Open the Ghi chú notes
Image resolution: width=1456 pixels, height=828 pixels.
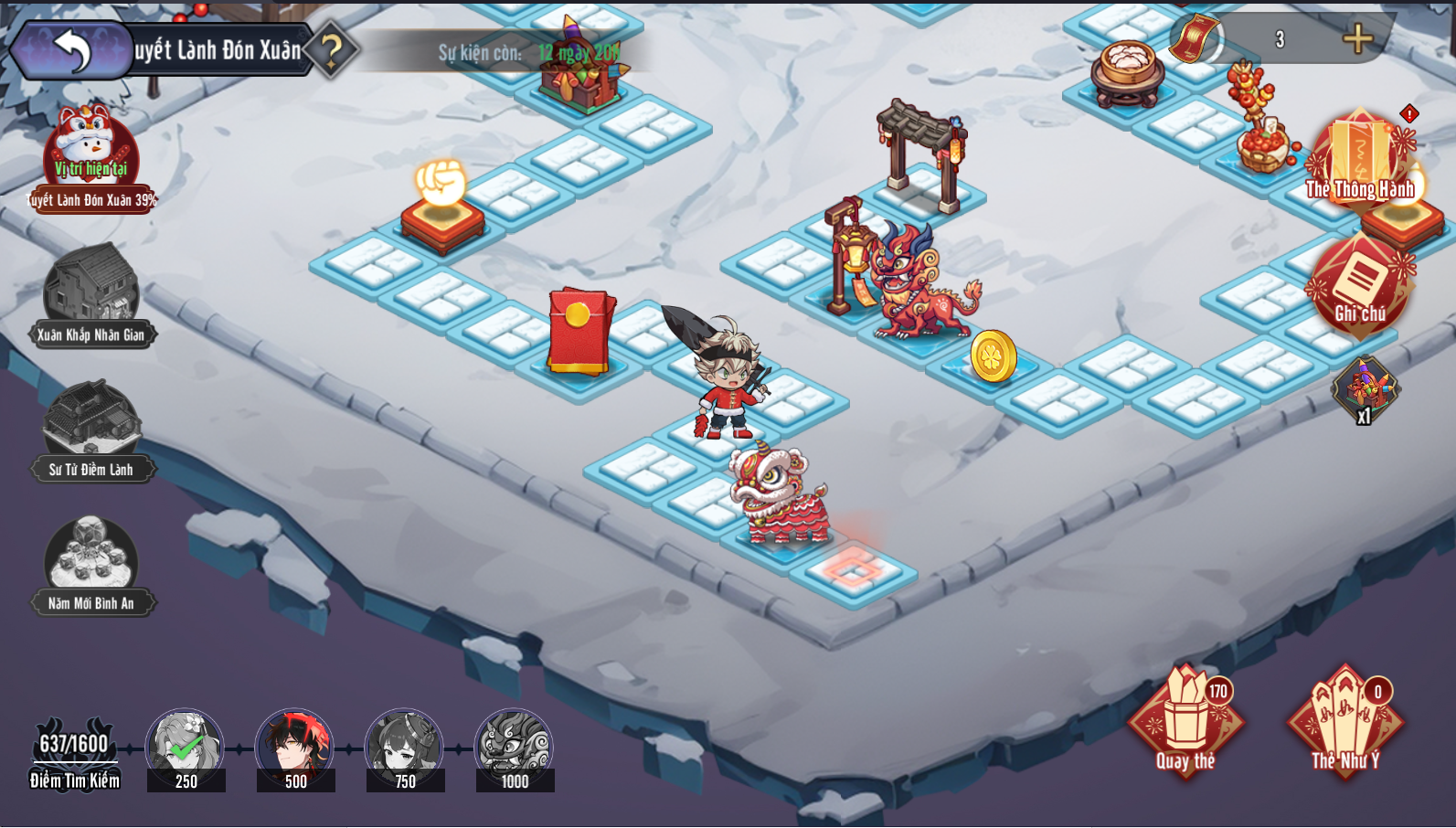(x=1359, y=285)
